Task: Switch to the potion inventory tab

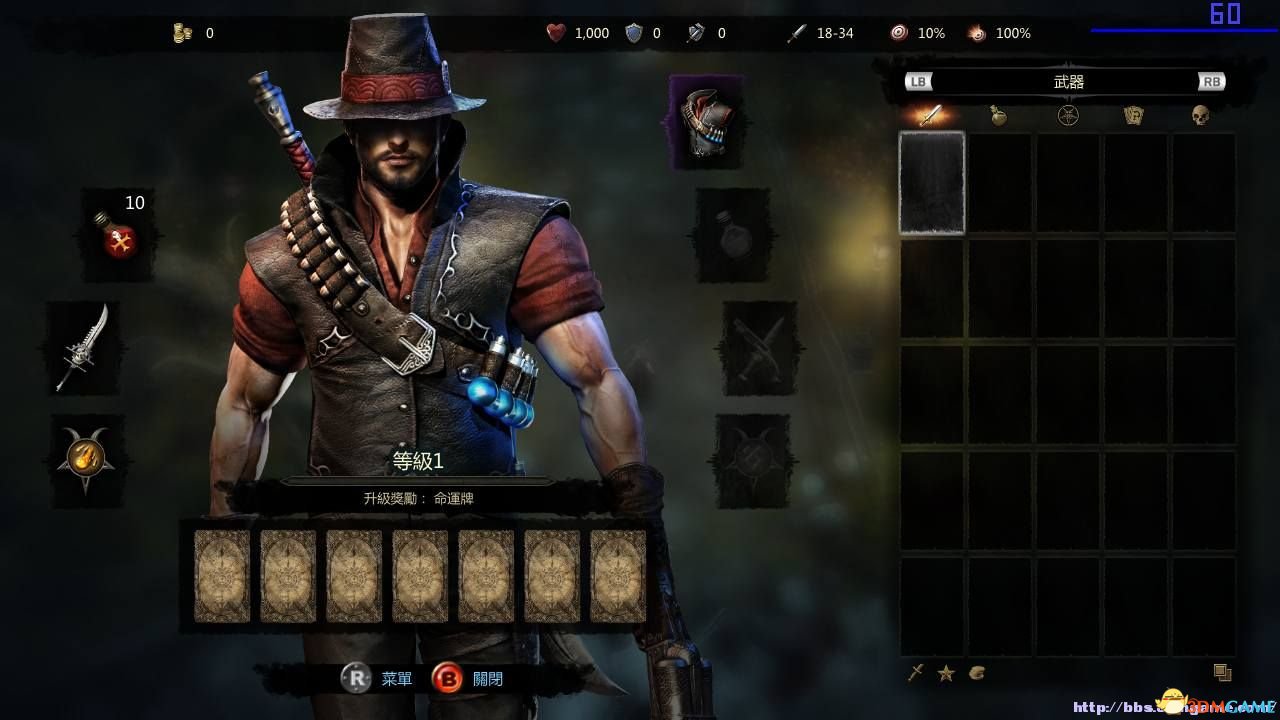Action: coord(998,116)
